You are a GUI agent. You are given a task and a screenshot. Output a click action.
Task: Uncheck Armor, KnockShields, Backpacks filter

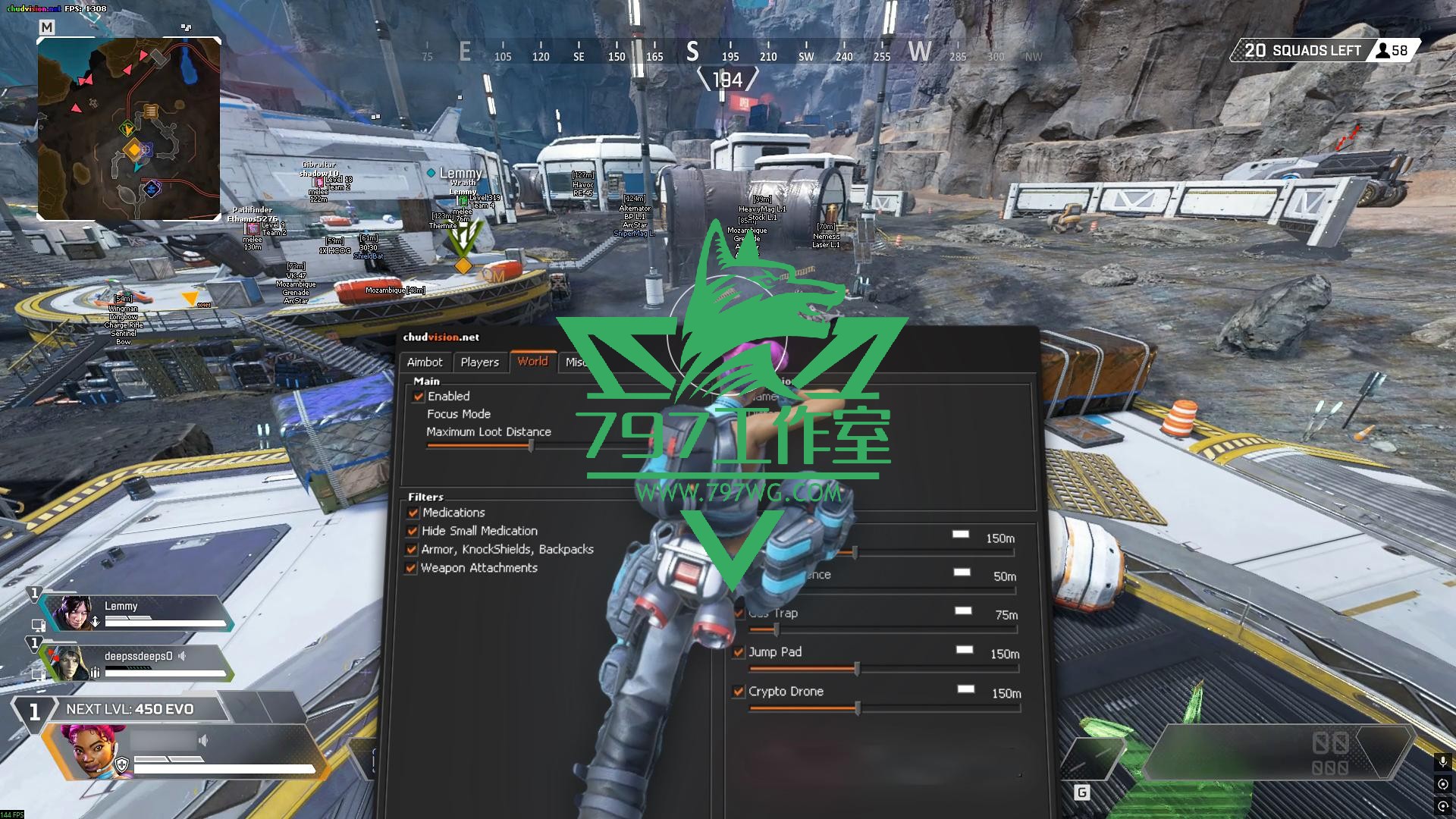[x=413, y=550]
